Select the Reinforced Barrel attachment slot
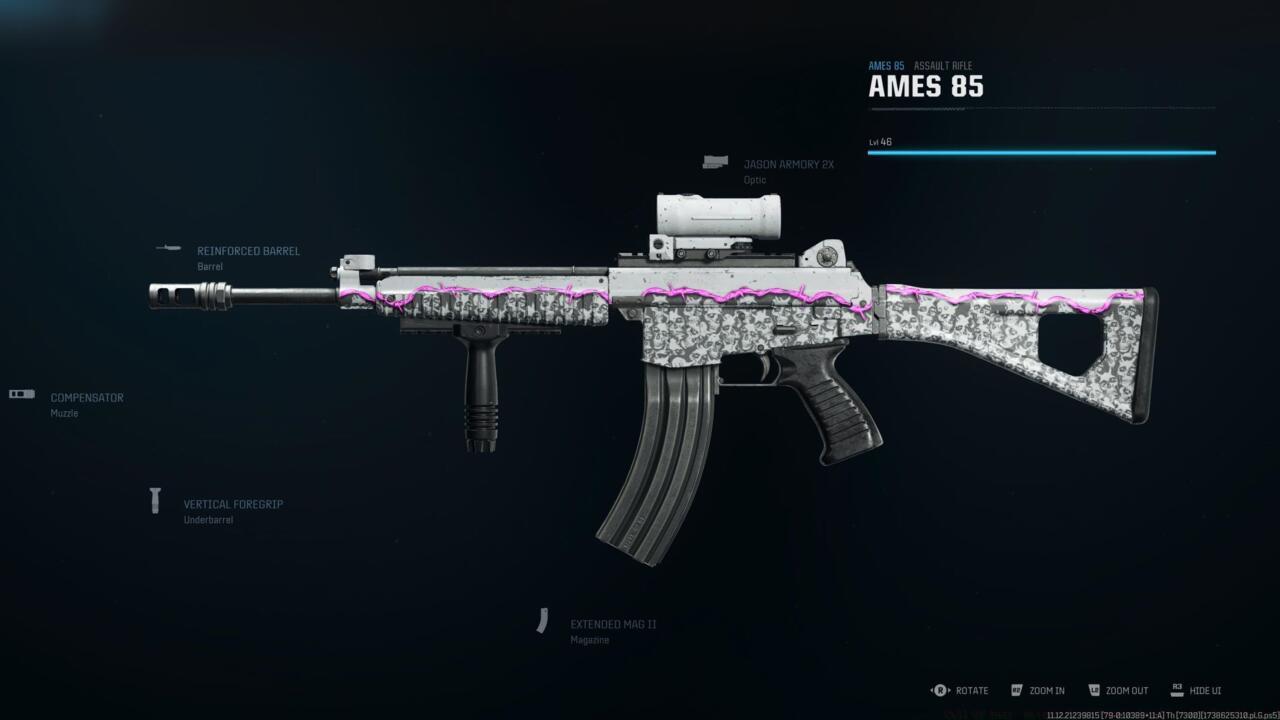The image size is (1280, 720). [x=247, y=252]
